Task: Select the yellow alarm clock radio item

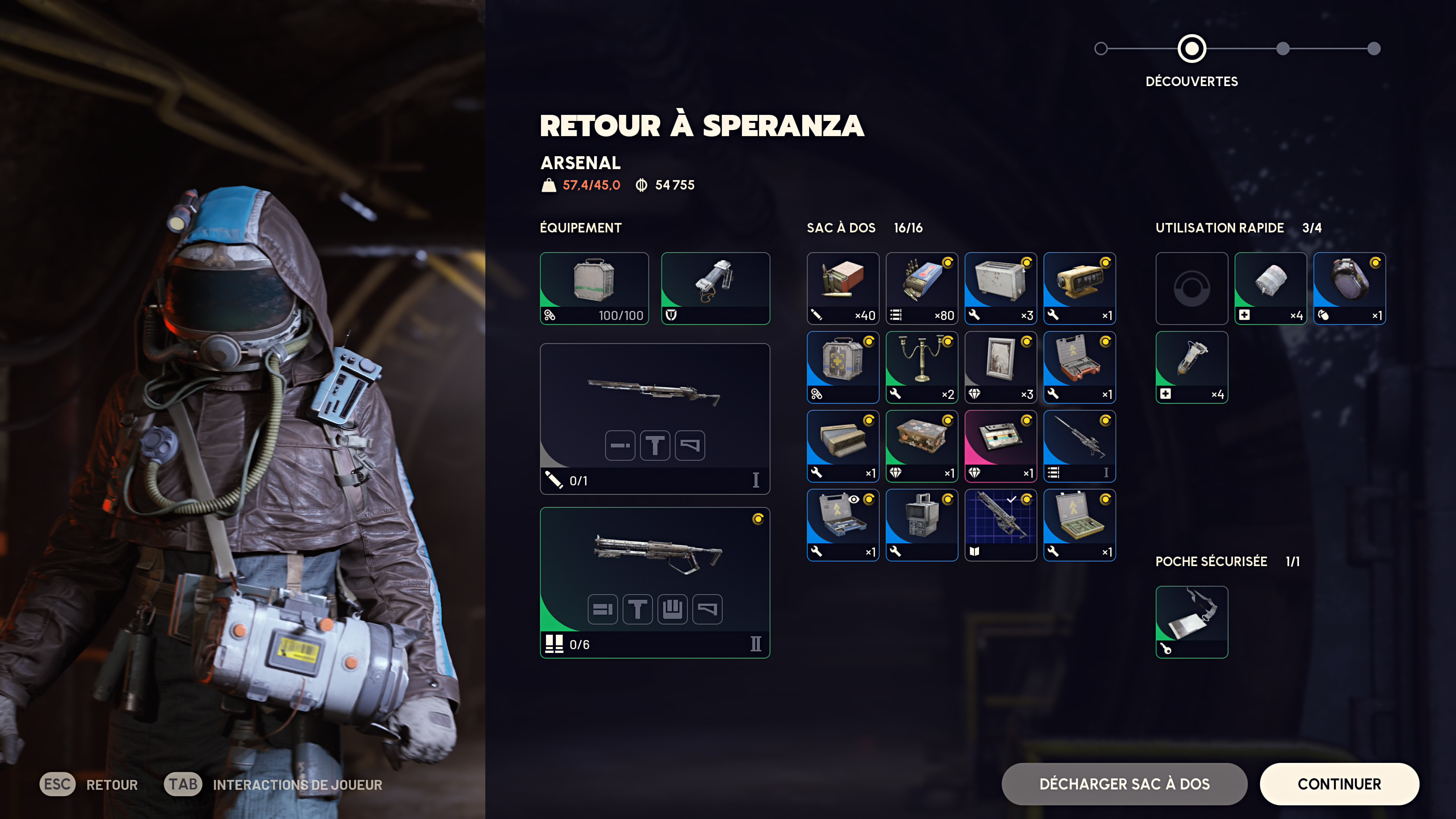Action: tap(1079, 288)
